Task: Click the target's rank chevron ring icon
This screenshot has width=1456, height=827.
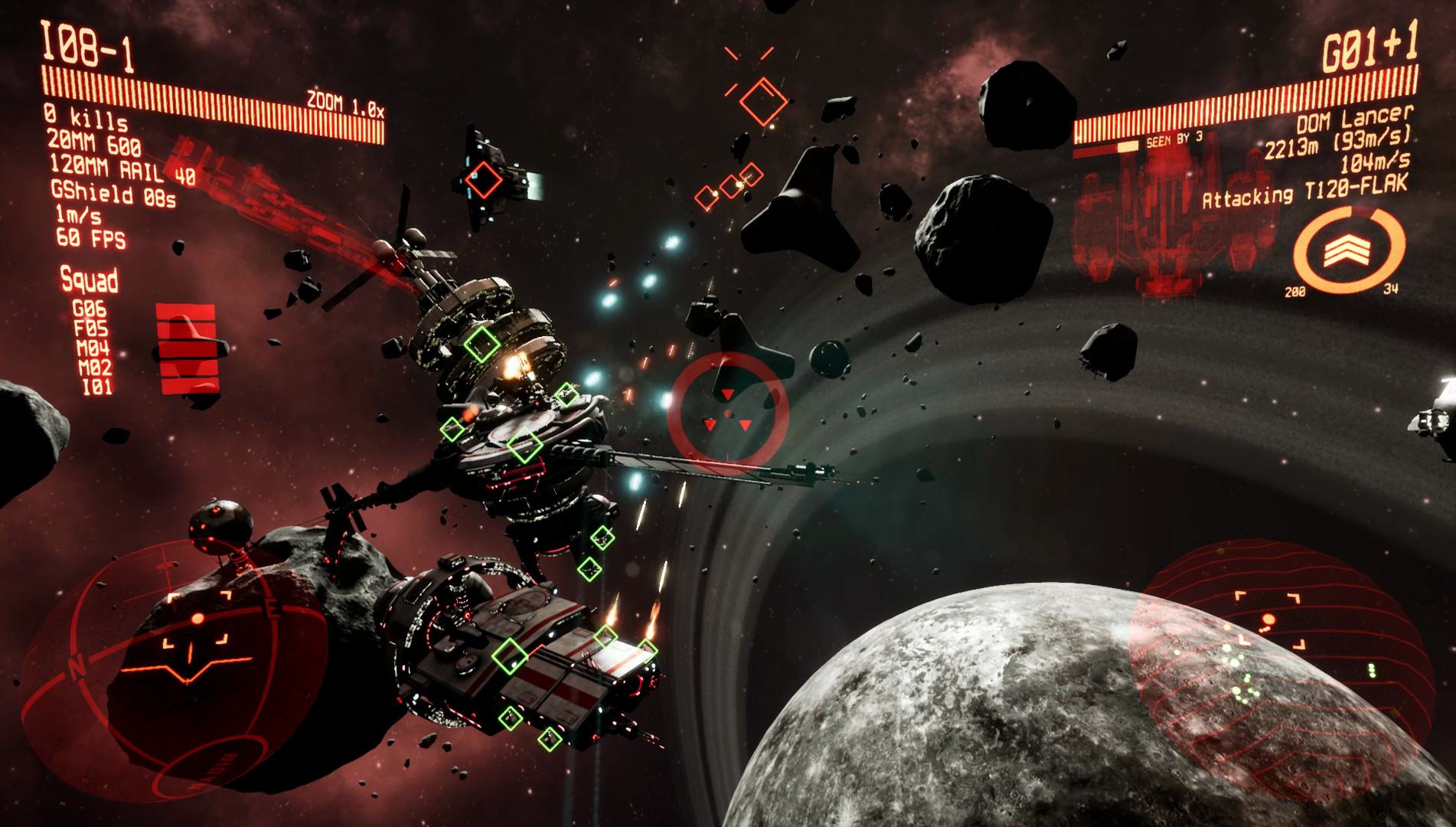Action: [1349, 250]
